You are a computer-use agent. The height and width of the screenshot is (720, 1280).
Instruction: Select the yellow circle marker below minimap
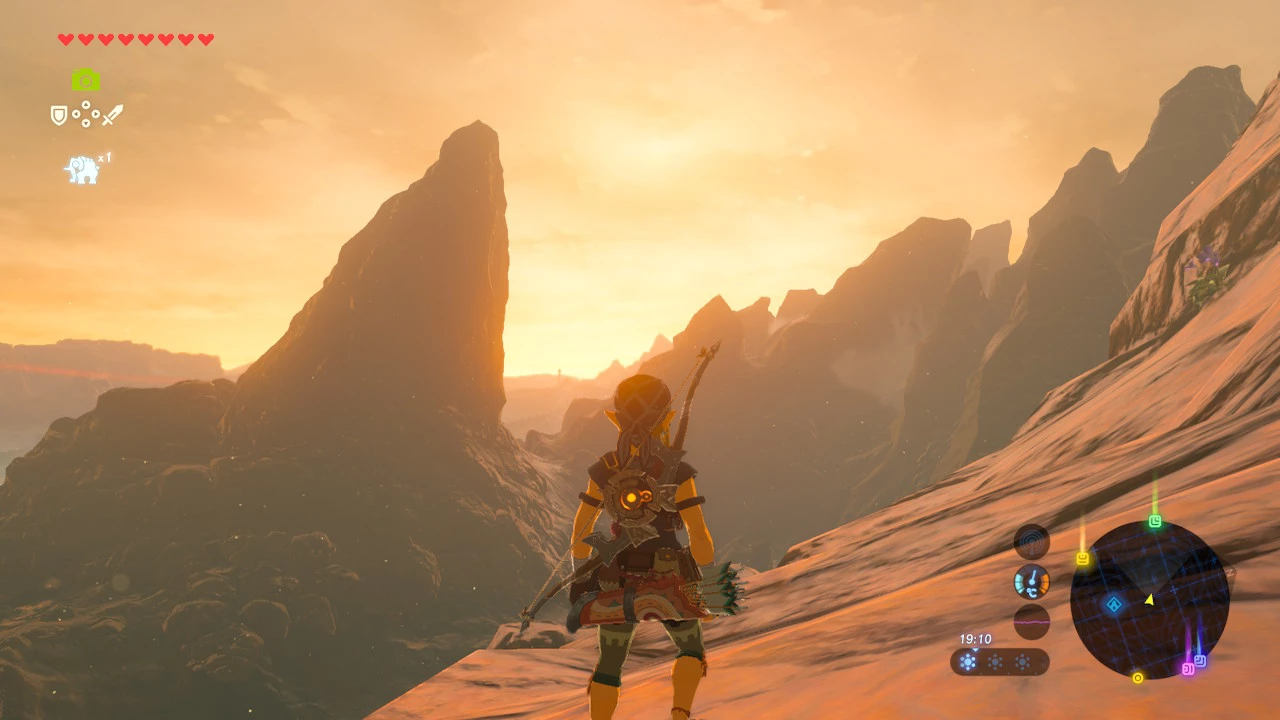[x=1137, y=678]
